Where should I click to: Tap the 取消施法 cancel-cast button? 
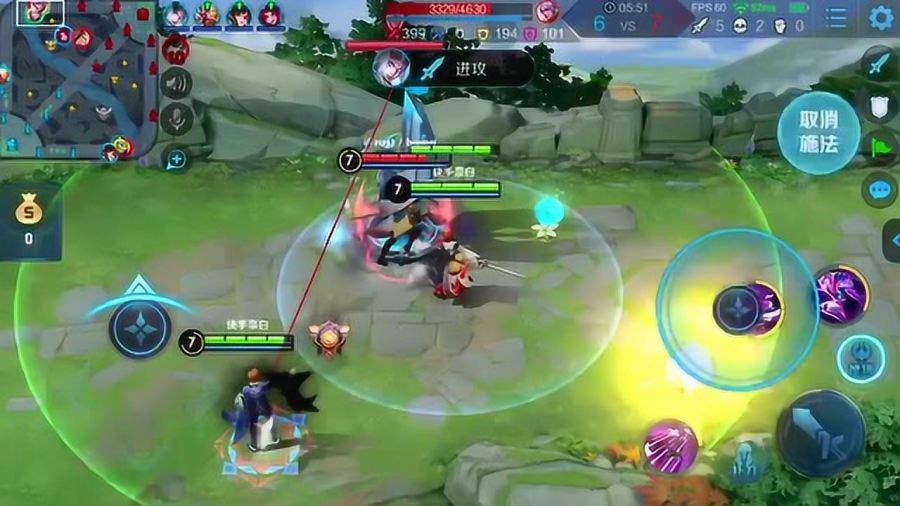pos(817,133)
